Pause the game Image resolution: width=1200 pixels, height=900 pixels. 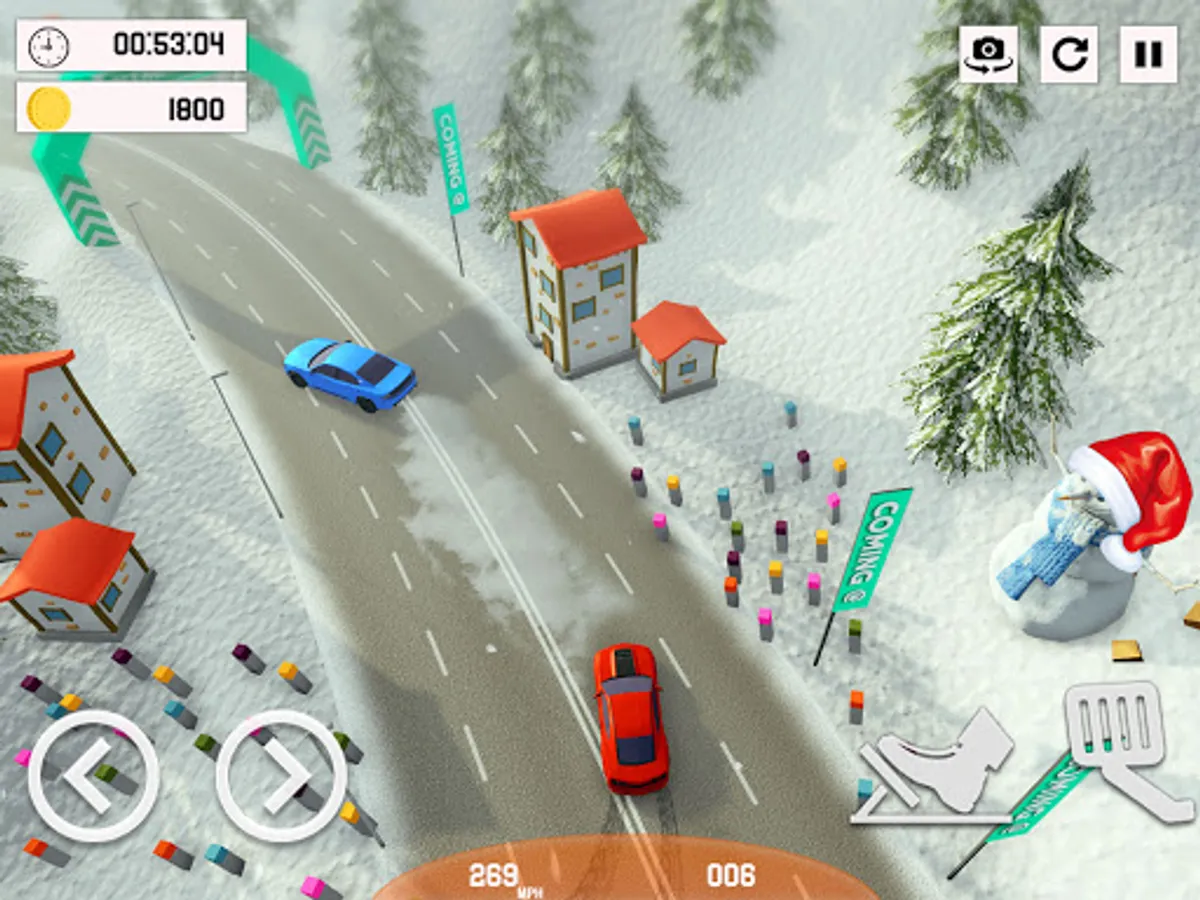pyautogui.click(x=1148, y=54)
